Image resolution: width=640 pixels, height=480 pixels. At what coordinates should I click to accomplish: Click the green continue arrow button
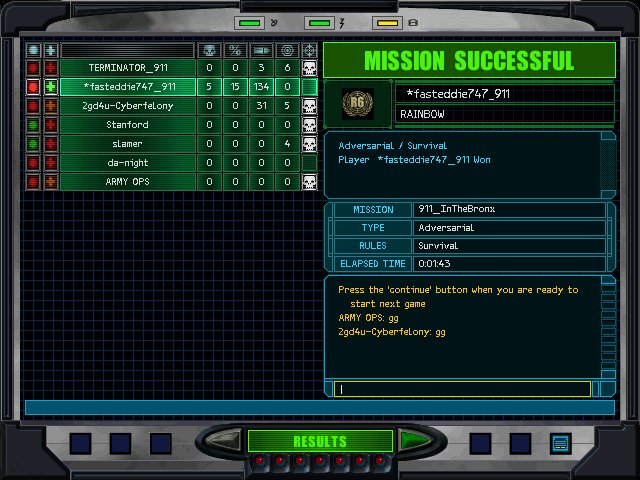click(412, 441)
